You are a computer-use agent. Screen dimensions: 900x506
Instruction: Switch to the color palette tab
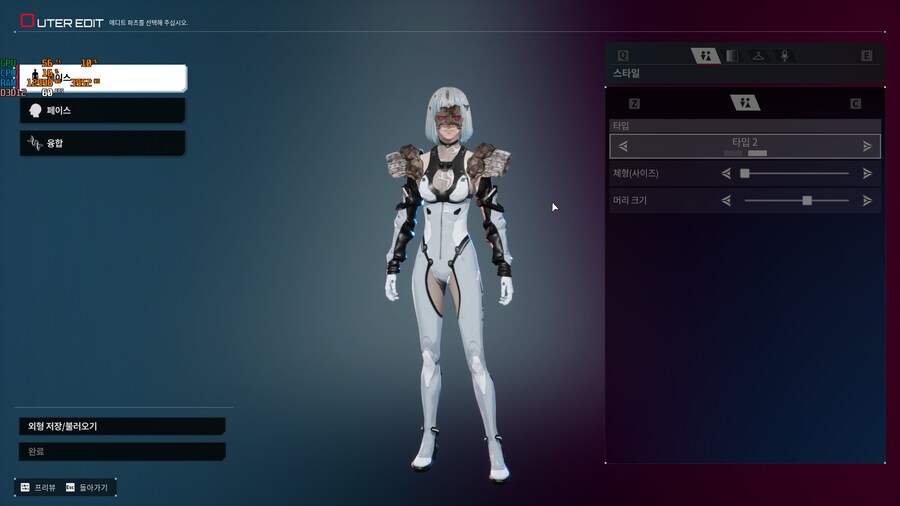732,56
